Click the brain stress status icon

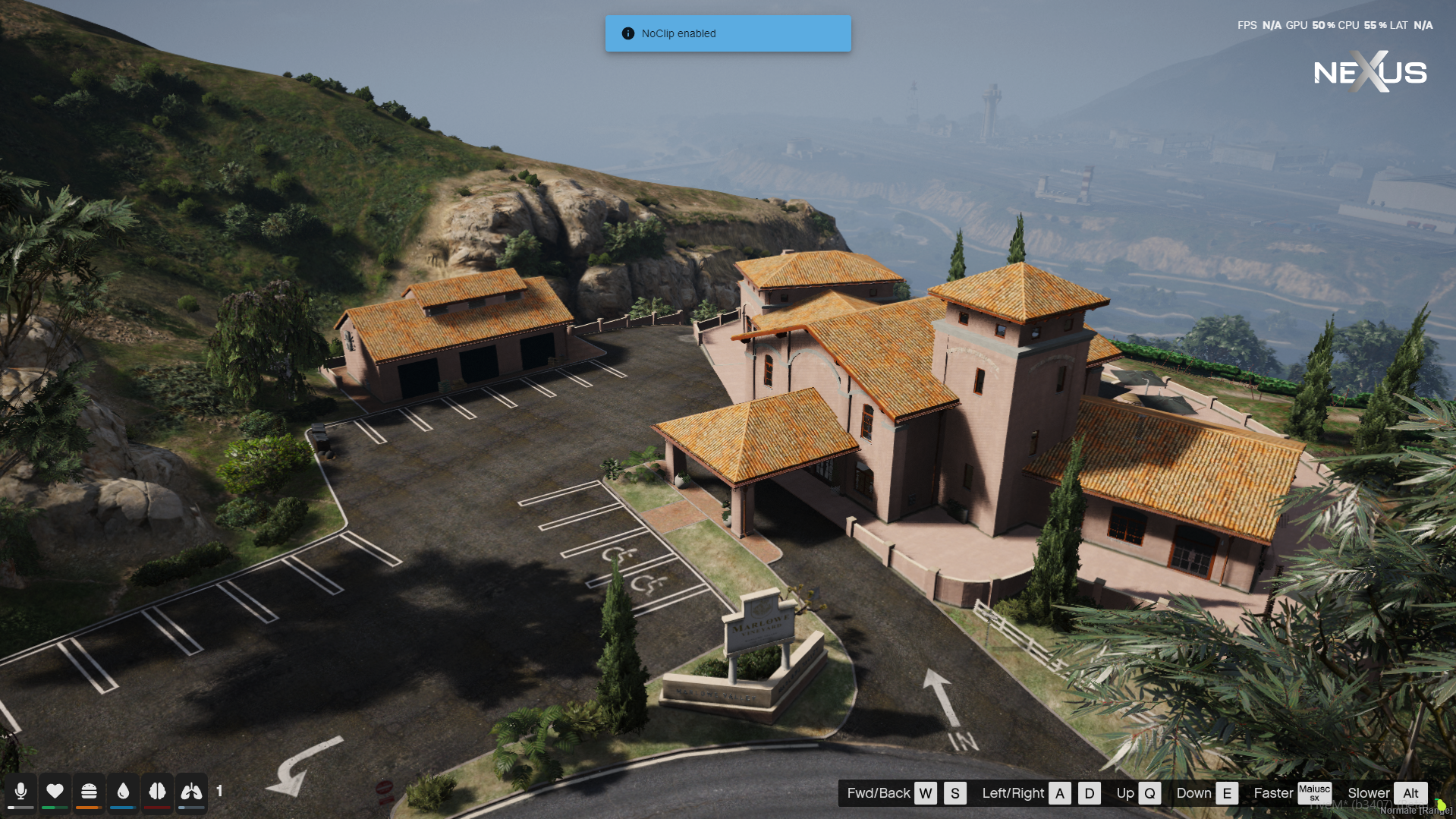(157, 791)
